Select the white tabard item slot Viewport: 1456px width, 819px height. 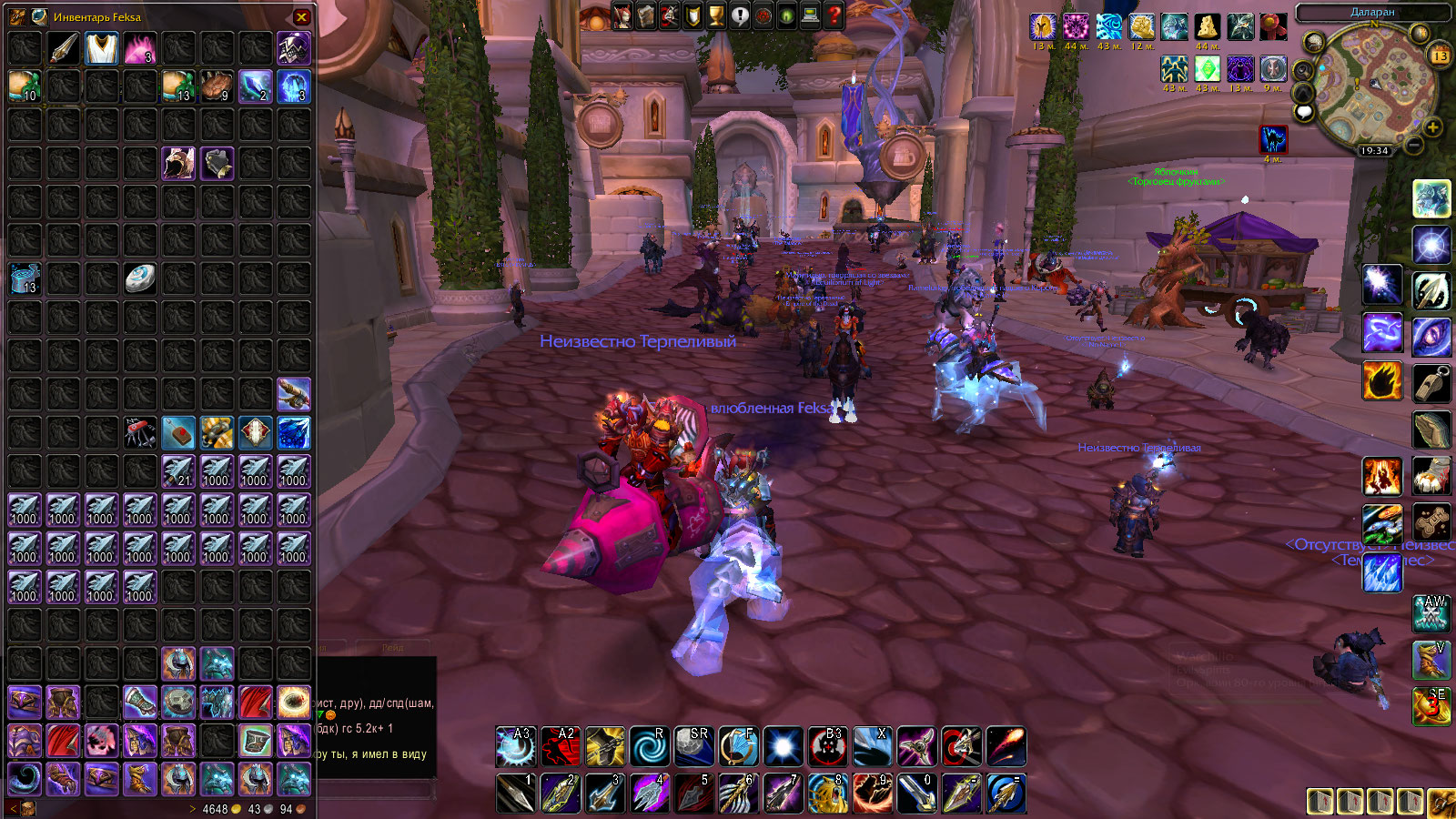coord(101,48)
